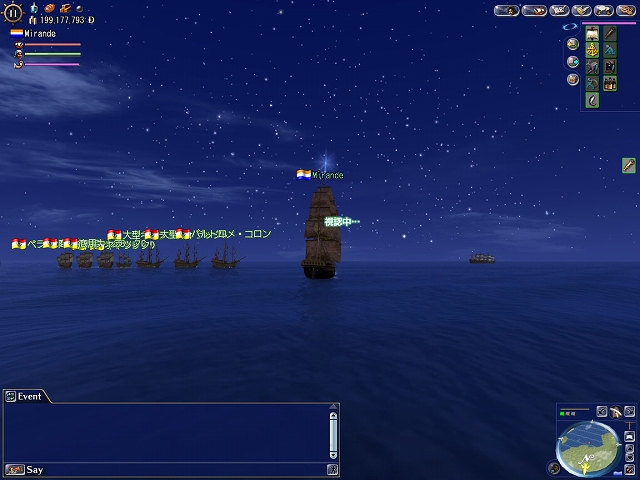Image resolution: width=640 pixels, height=480 pixels.
Task: Turn the ship right with the arrow button
Action: pyautogui.click(x=631, y=411)
